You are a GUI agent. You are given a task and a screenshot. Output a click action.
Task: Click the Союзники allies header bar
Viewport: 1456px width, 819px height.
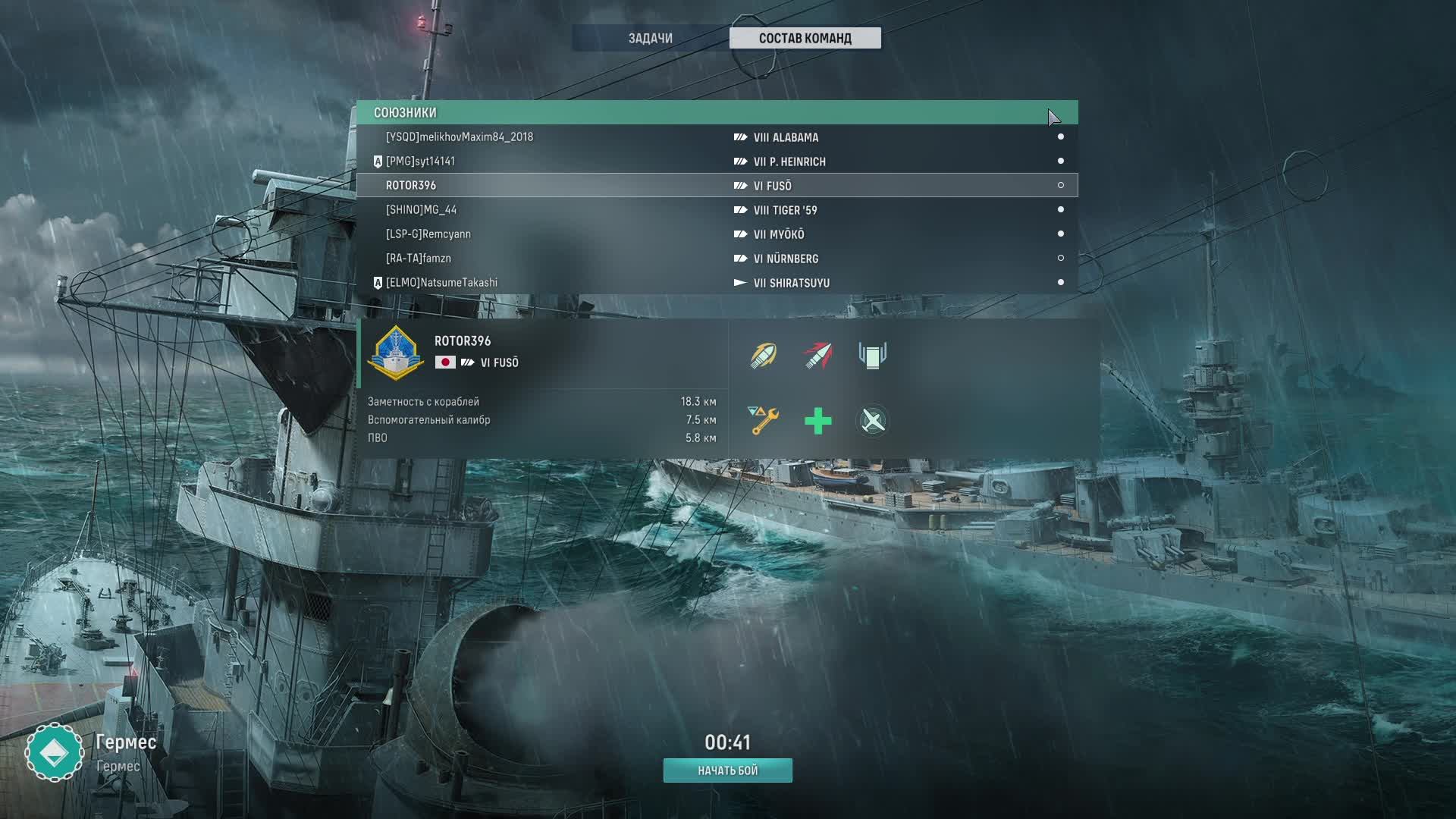[717, 112]
